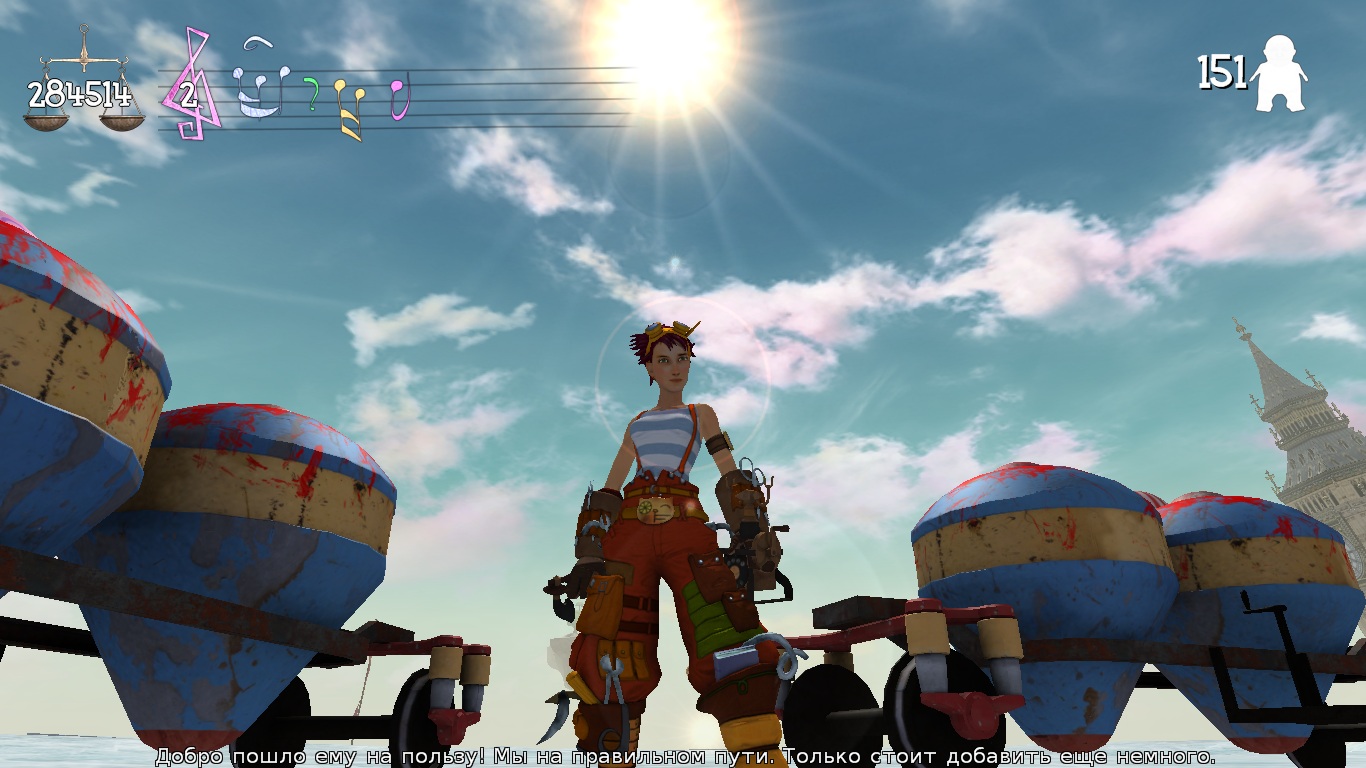Select the pink single note symbol
Screen dimensions: 1366x768
[400, 98]
